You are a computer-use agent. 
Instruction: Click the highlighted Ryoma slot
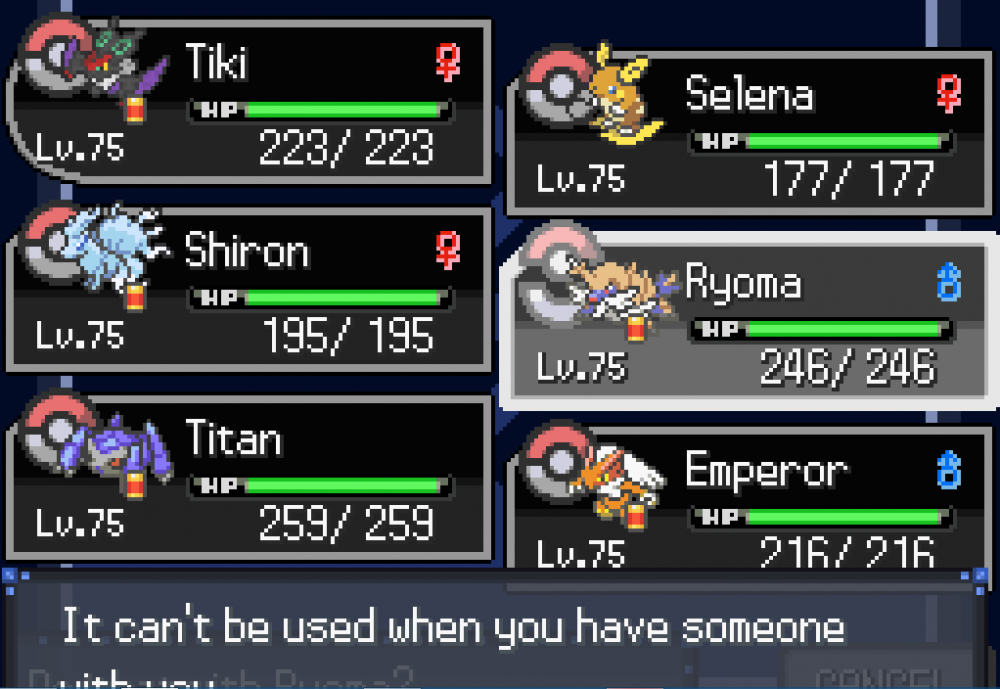(750, 318)
